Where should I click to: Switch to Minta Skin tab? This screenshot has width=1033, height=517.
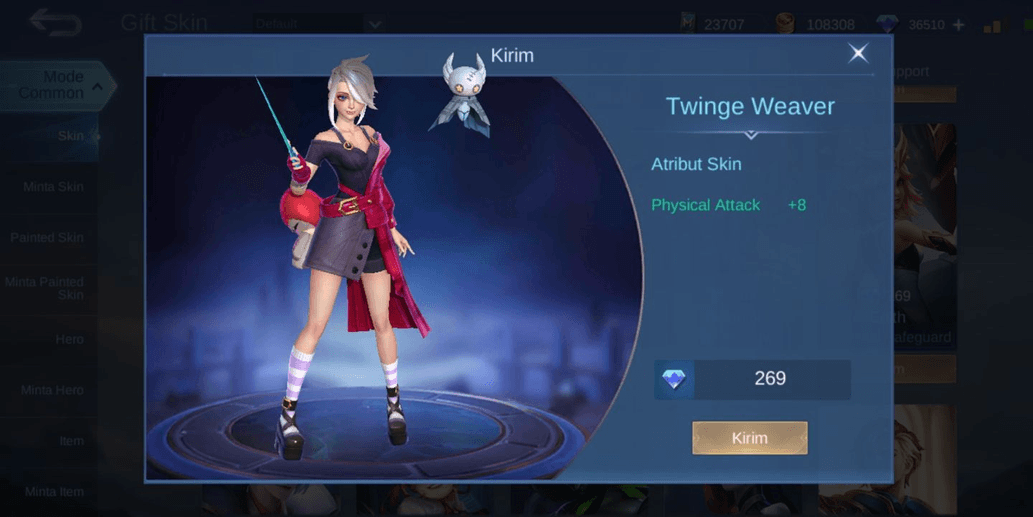54,187
